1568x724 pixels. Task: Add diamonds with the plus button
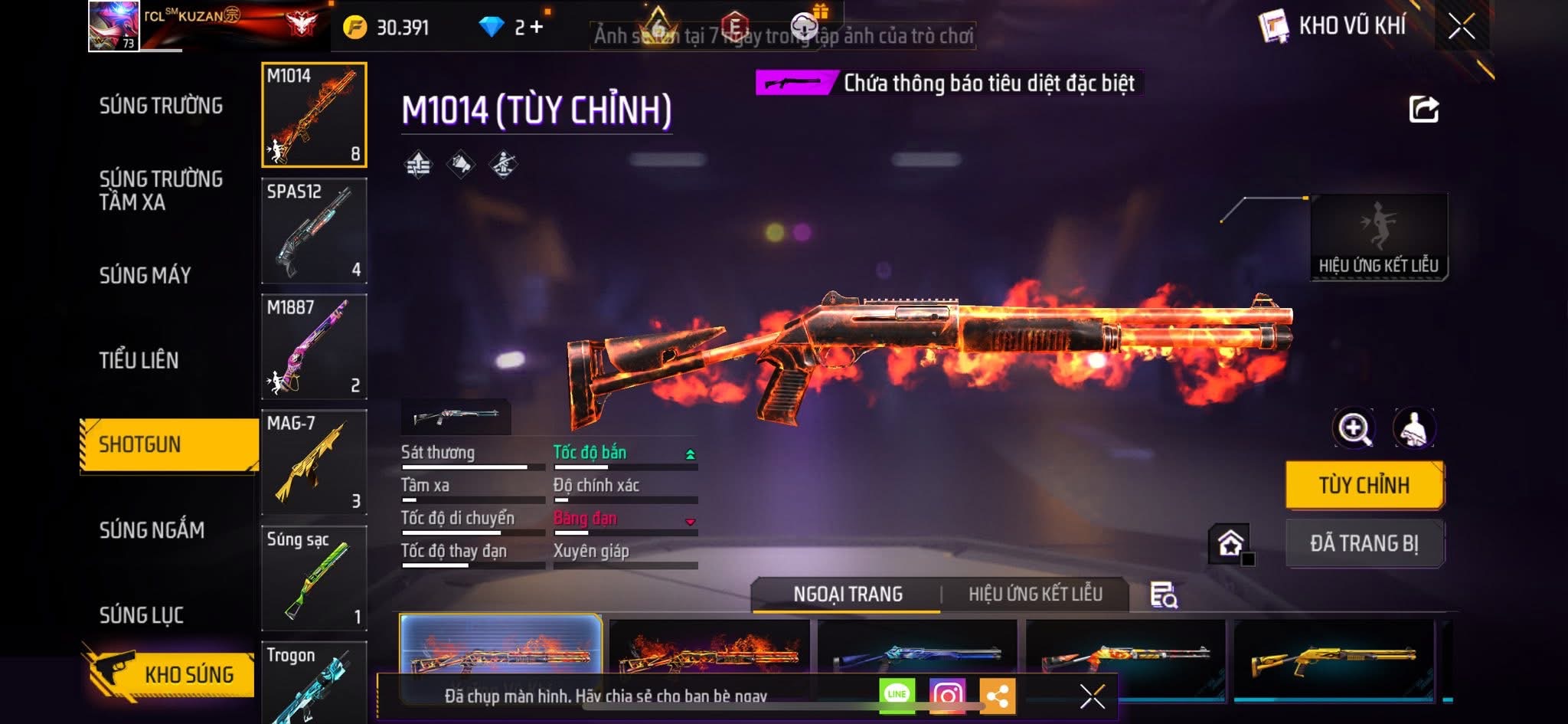pos(537,28)
